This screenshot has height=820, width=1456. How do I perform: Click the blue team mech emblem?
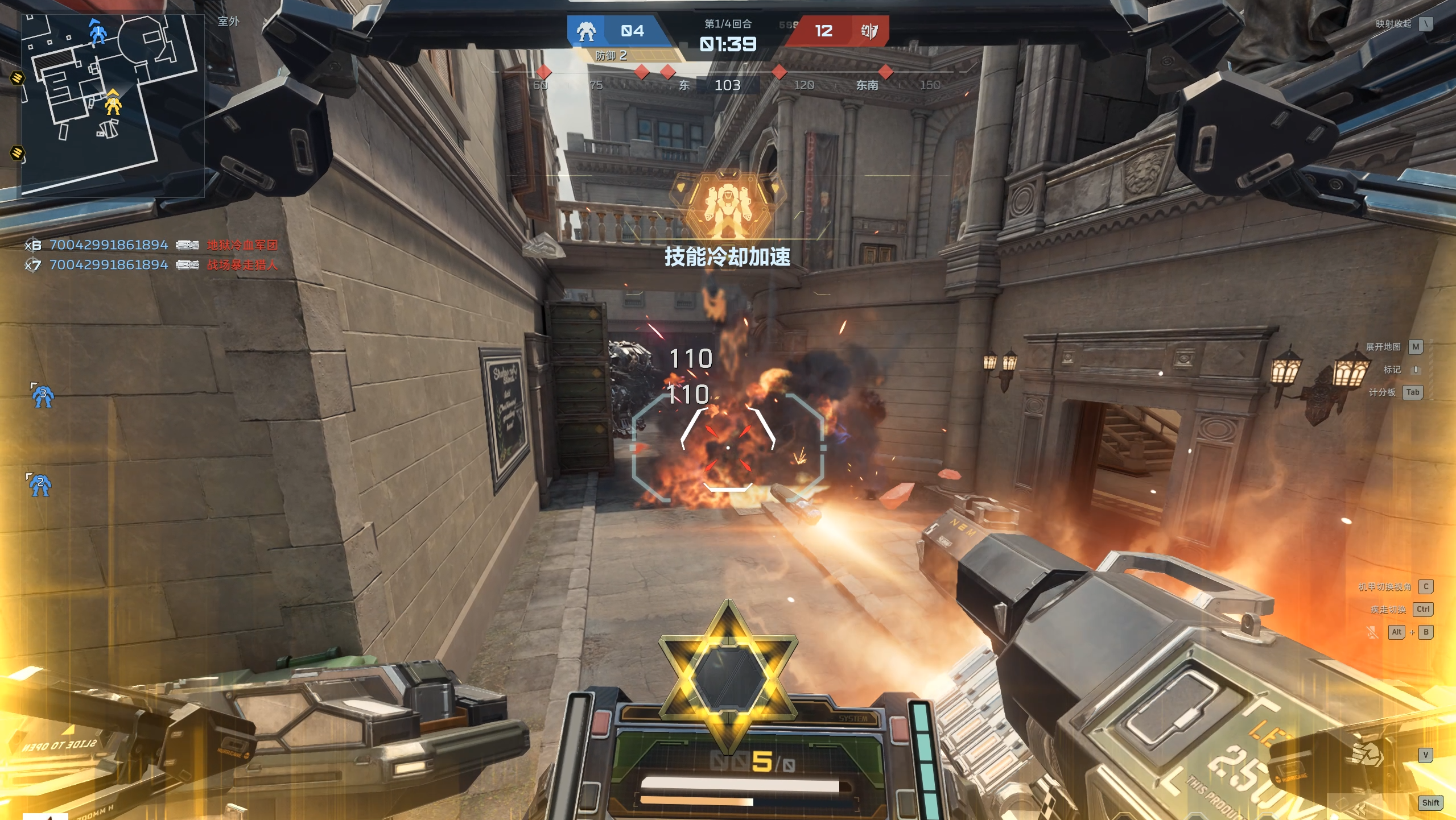[x=586, y=31]
